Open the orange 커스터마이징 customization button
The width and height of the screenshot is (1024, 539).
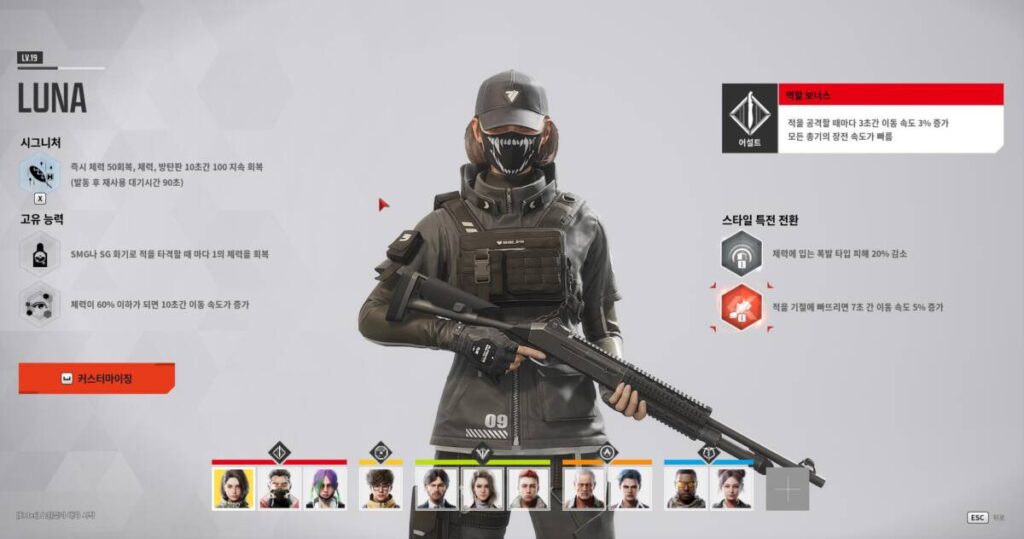coord(96,378)
